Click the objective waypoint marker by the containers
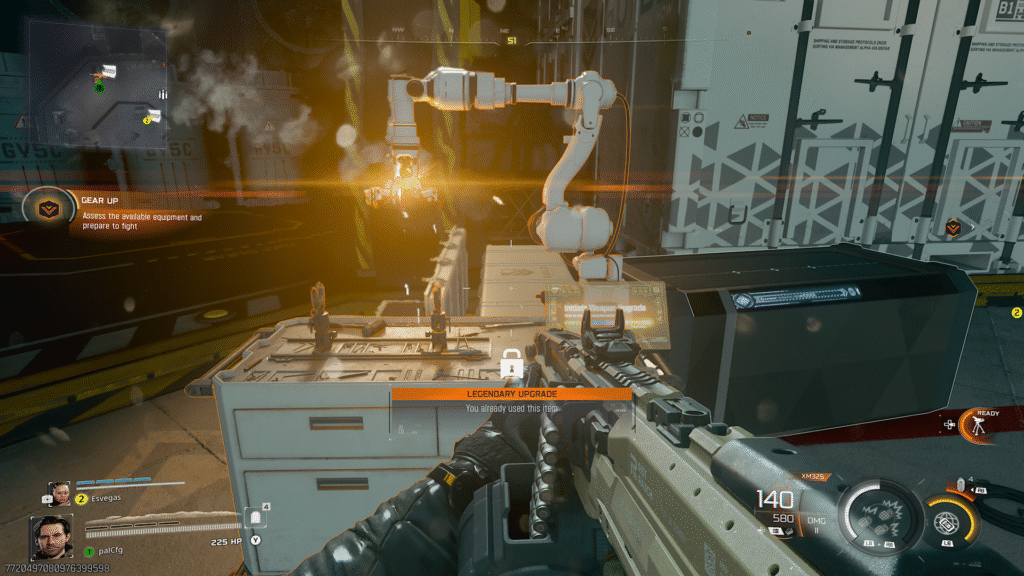 (x=952, y=228)
